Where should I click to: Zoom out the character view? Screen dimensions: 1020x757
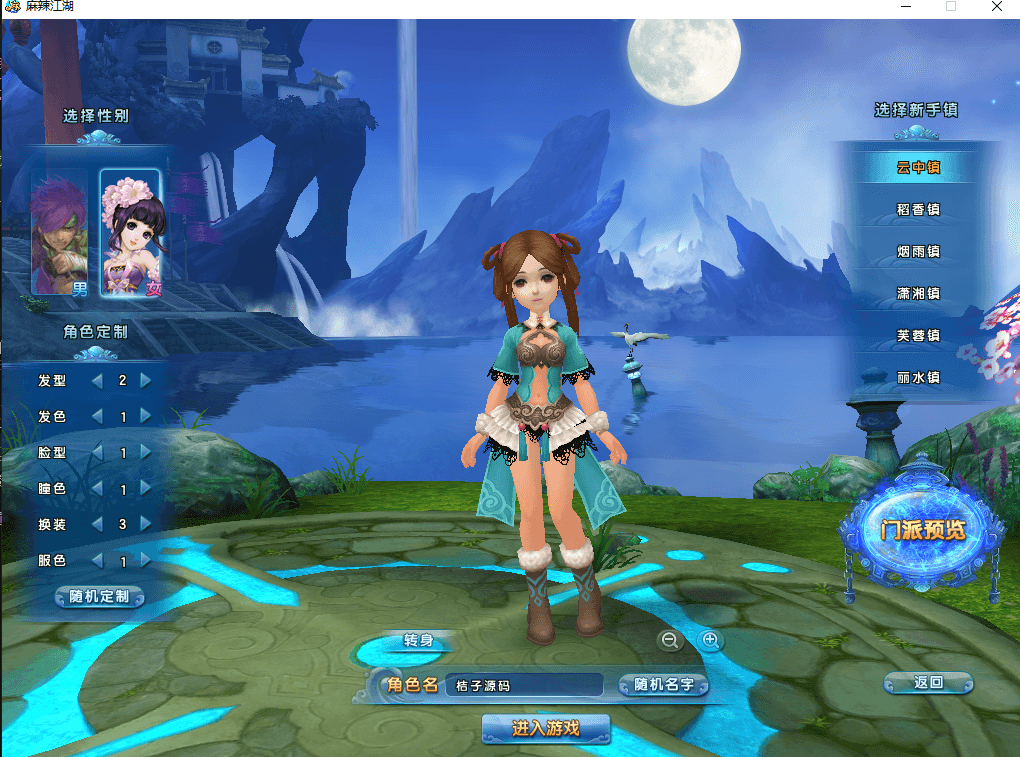tap(670, 640)
